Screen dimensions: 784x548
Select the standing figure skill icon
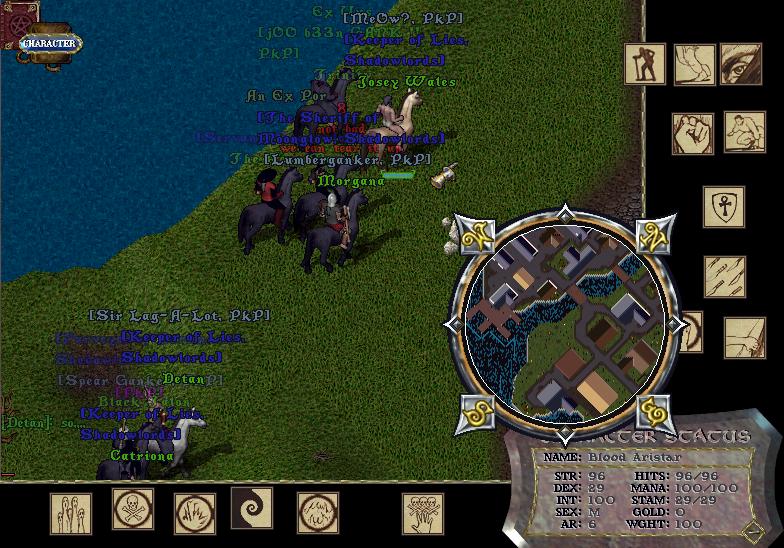click(x=645, y=64)
